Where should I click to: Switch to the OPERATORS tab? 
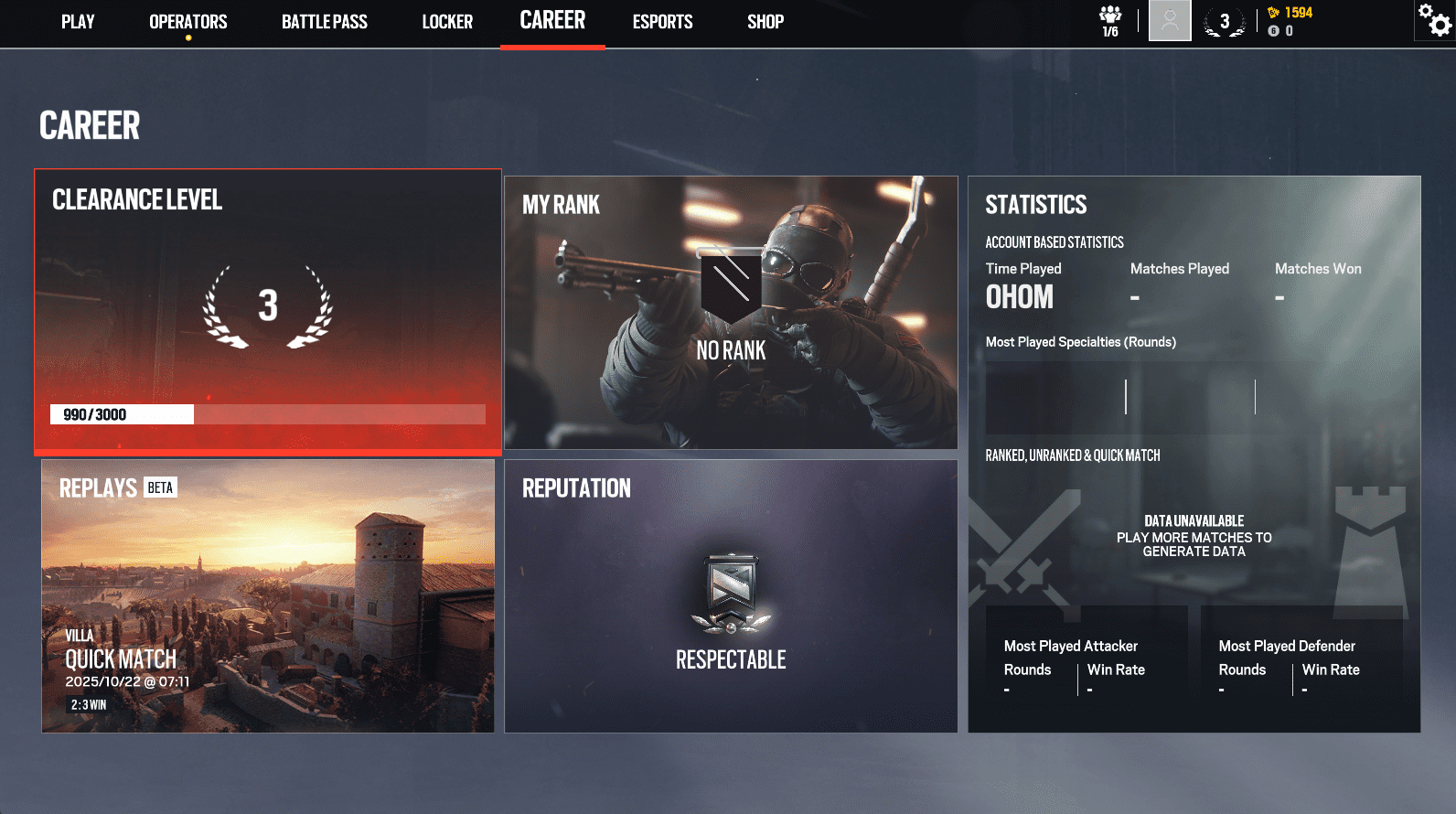187,22
